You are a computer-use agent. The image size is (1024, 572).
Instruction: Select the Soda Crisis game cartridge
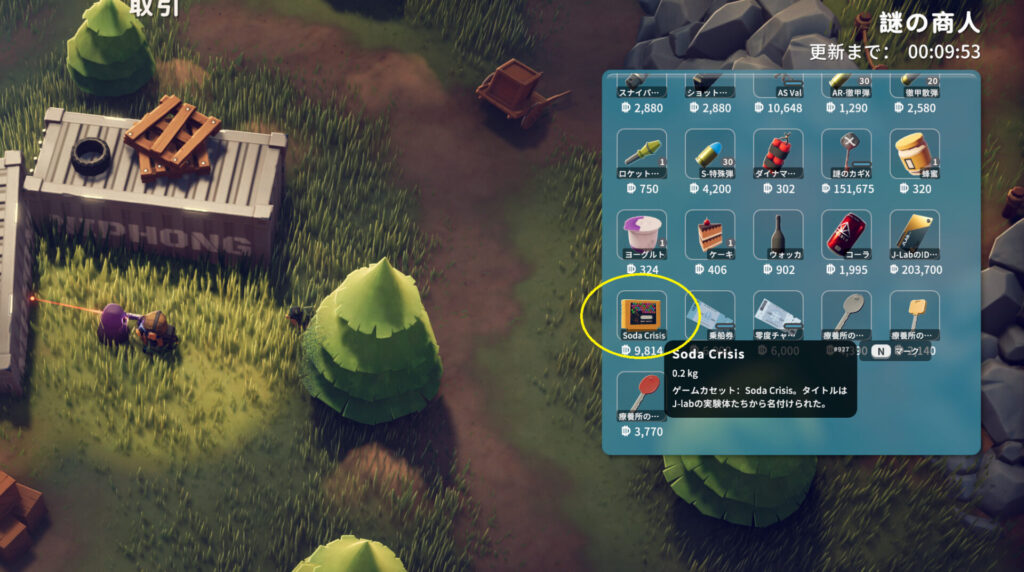642,315
